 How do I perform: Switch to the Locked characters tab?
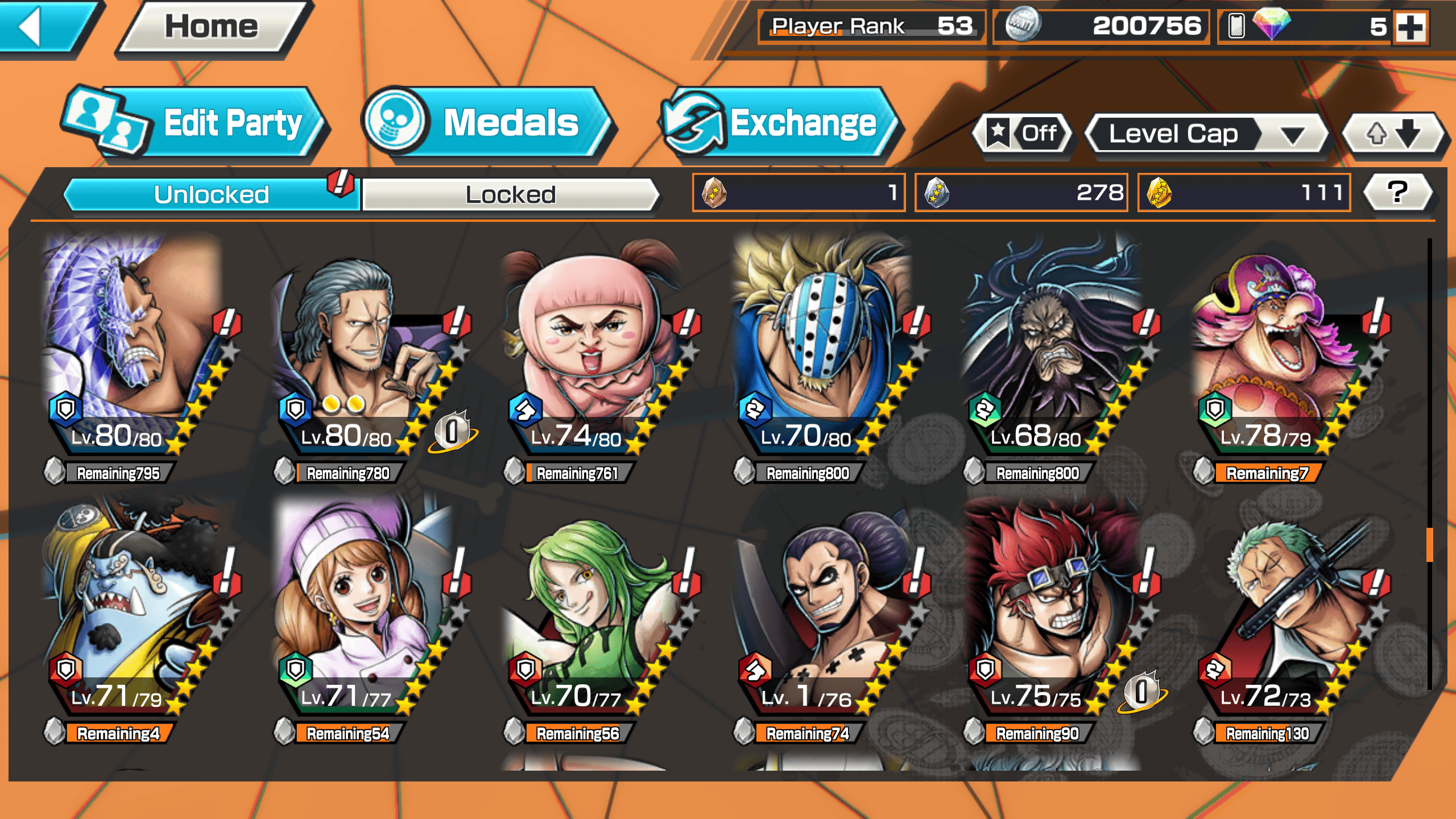coord(510,195)
